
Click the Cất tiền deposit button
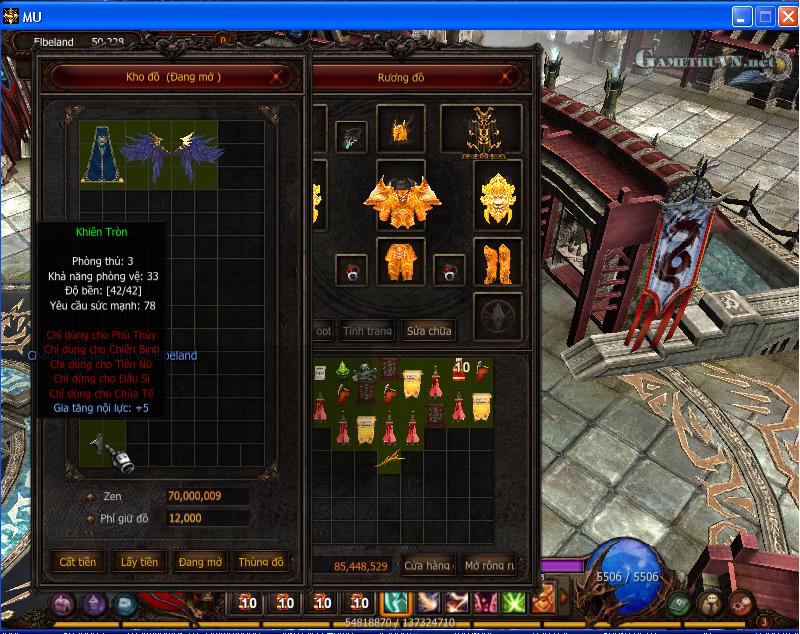point(77,562)
